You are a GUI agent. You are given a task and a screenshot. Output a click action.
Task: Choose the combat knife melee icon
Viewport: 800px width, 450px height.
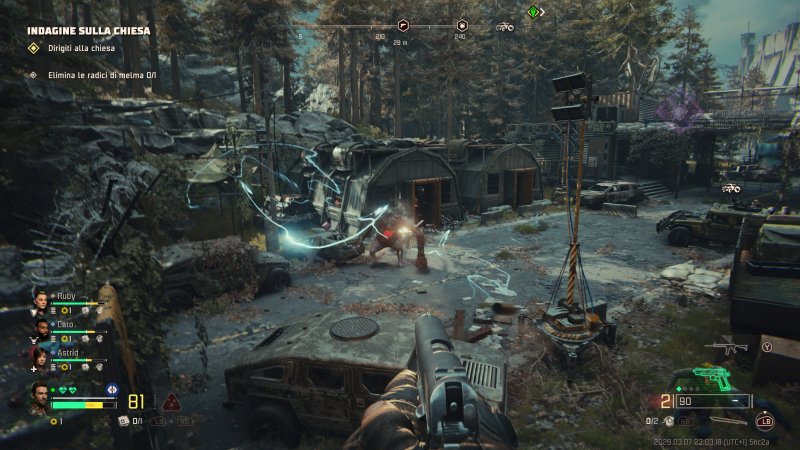coord(728,421)
